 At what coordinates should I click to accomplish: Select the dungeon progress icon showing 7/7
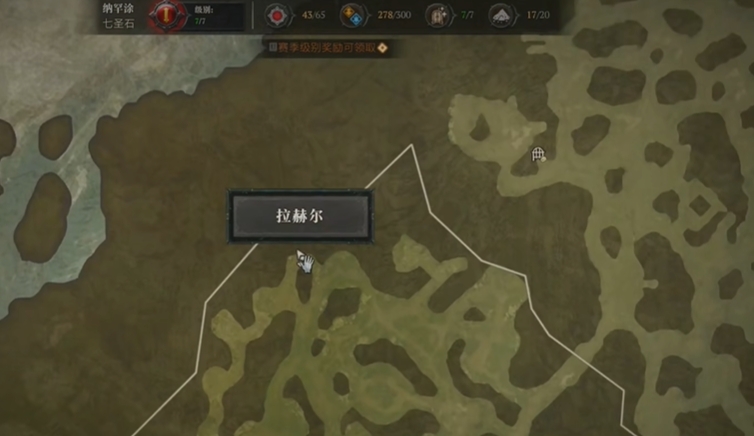[x=436, y=16]
